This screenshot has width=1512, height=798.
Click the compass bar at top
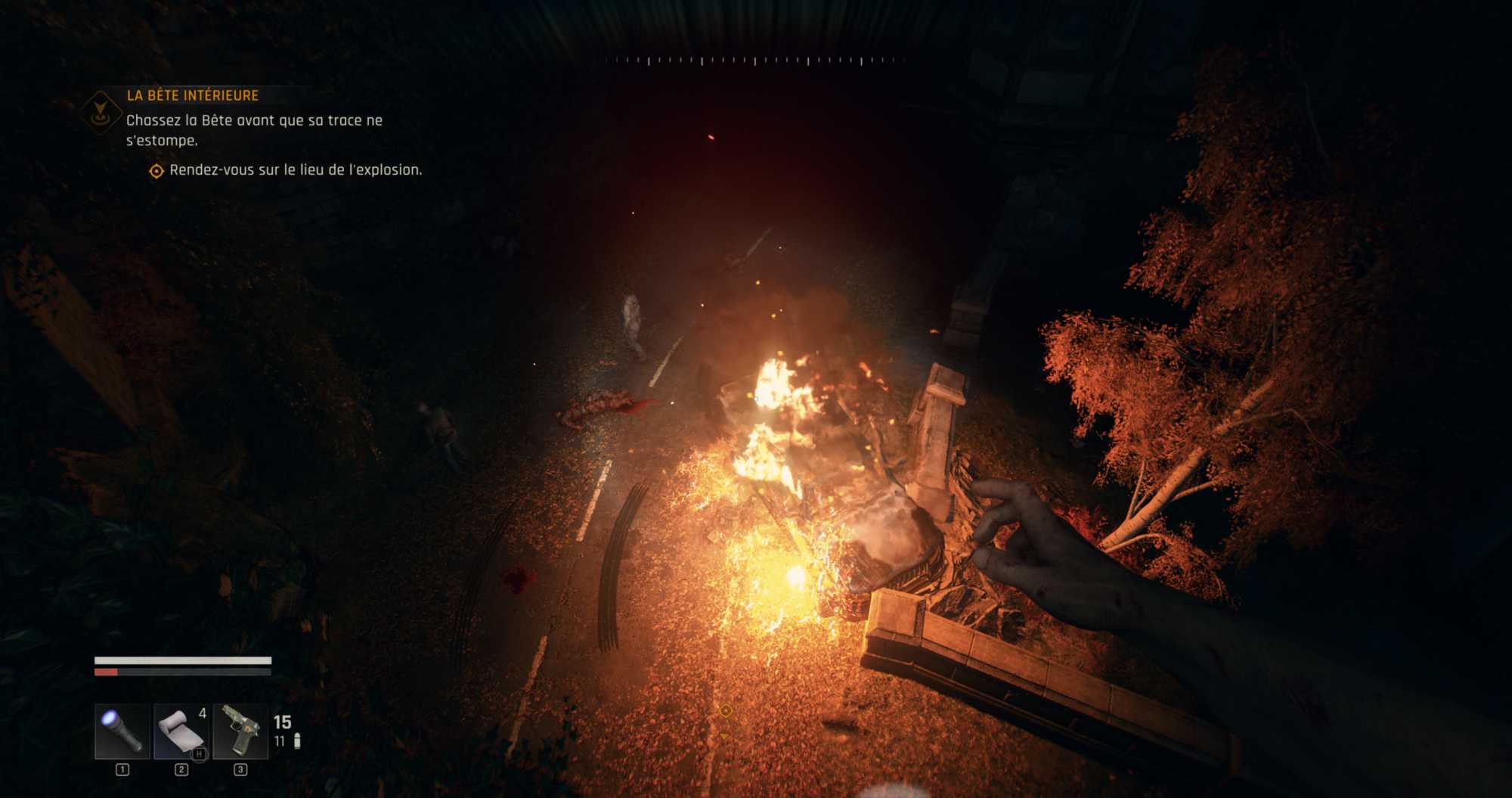[754, 60]
